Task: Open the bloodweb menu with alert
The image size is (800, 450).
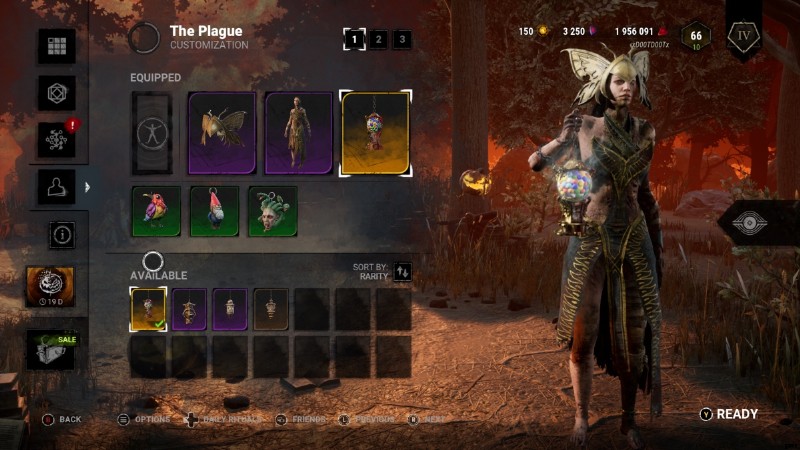Action: pos(57,140)
